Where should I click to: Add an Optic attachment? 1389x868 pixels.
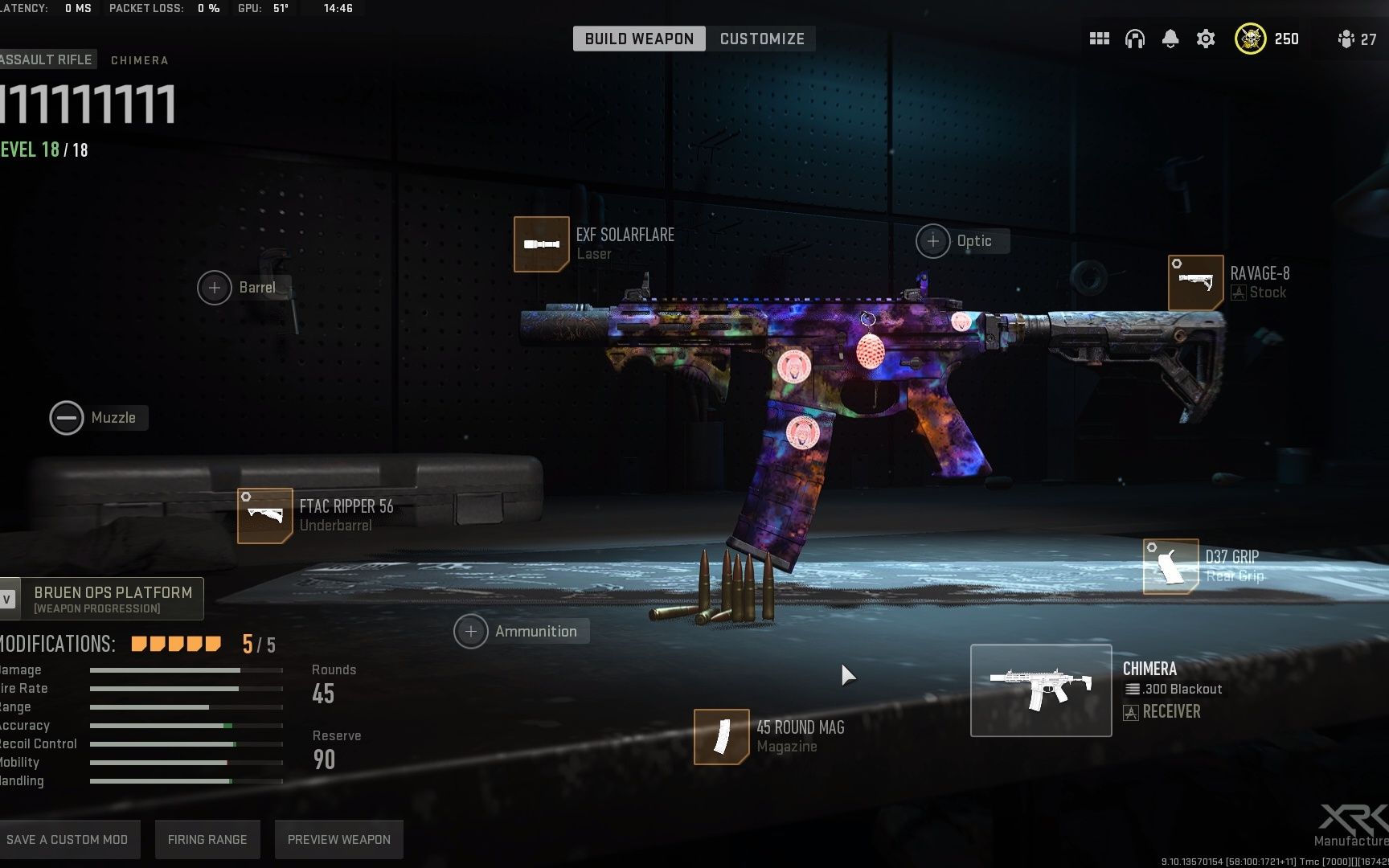933,241
